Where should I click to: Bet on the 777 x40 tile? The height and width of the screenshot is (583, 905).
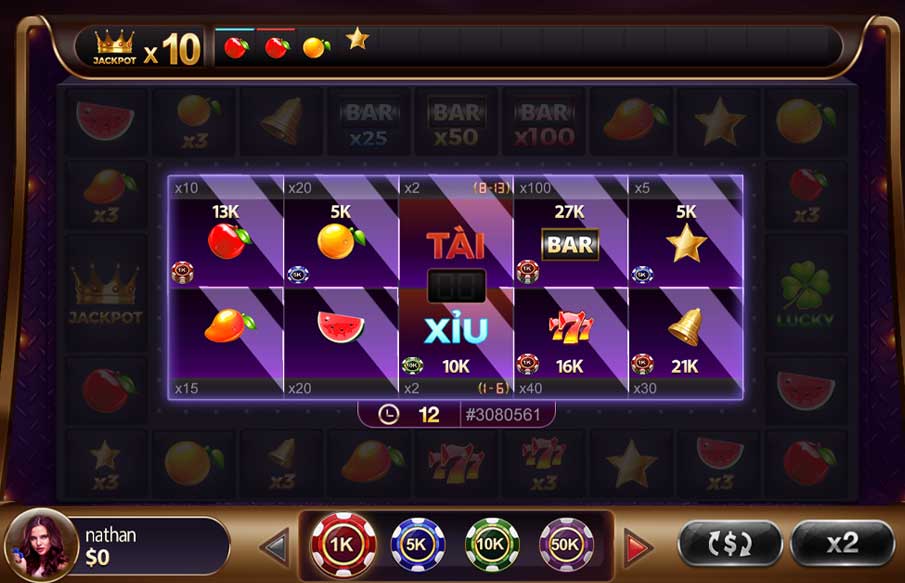570,330
